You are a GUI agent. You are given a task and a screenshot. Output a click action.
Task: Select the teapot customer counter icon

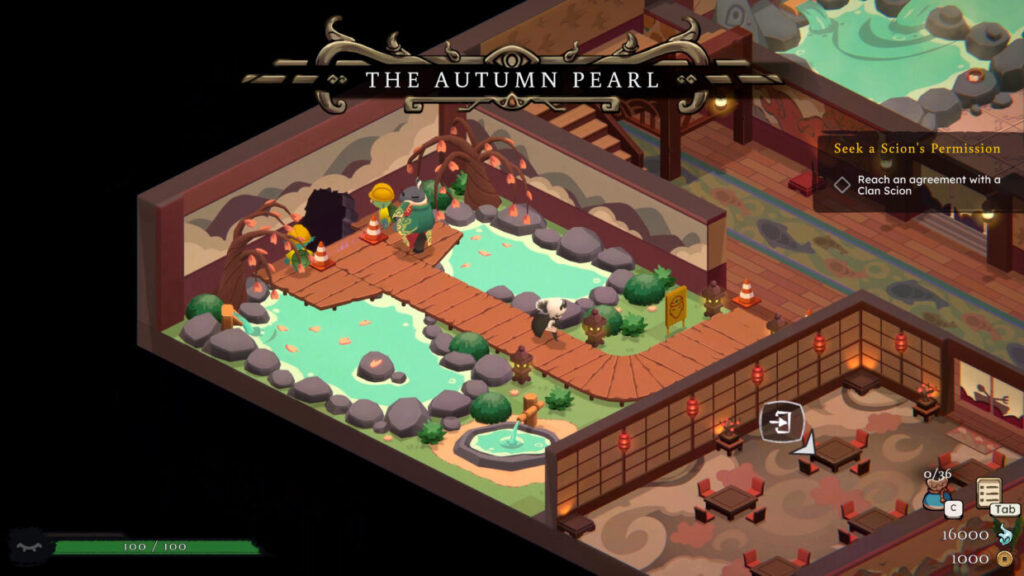tap(937, 490)
